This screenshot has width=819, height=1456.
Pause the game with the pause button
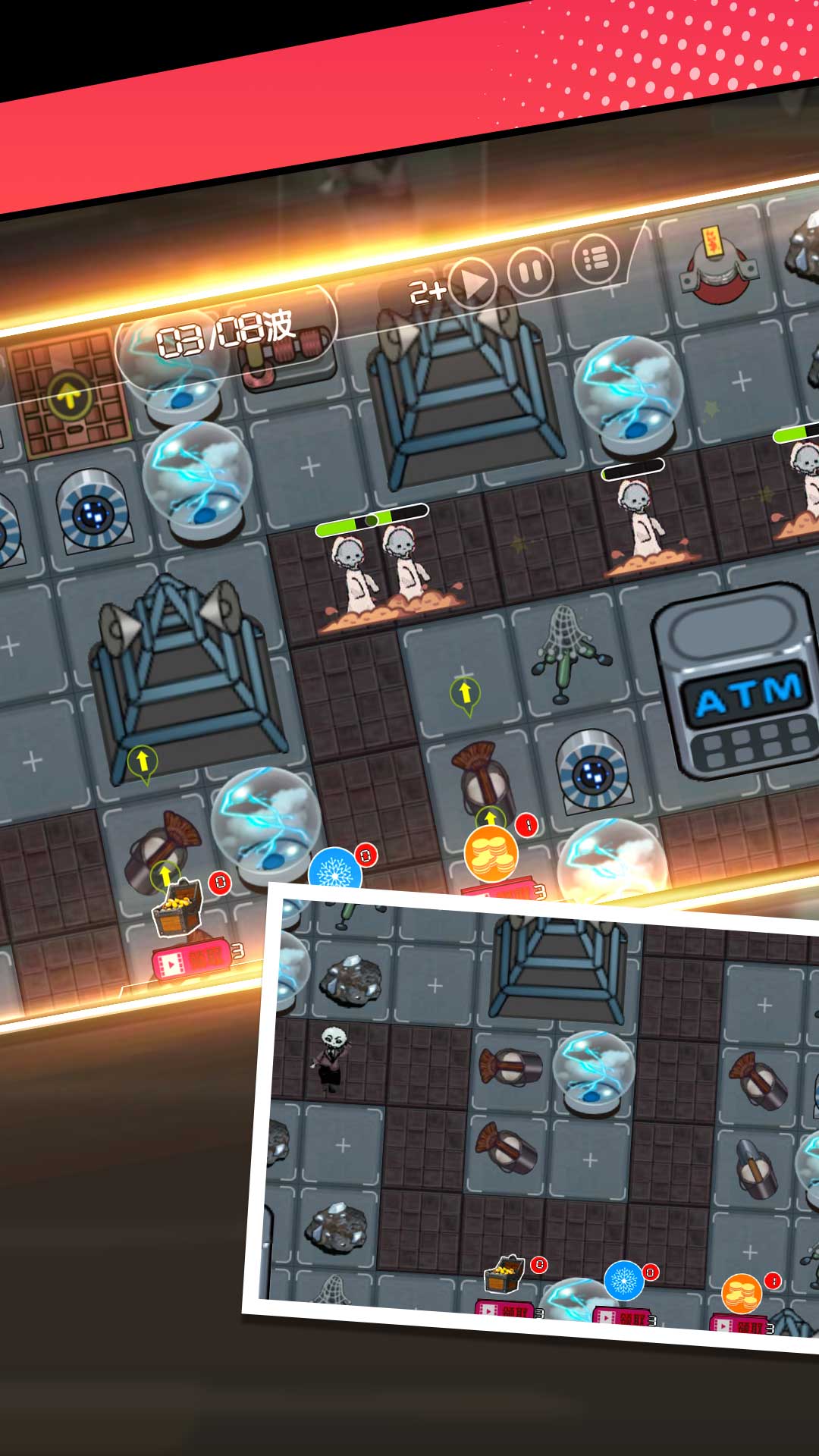click(x=530, y=271)
